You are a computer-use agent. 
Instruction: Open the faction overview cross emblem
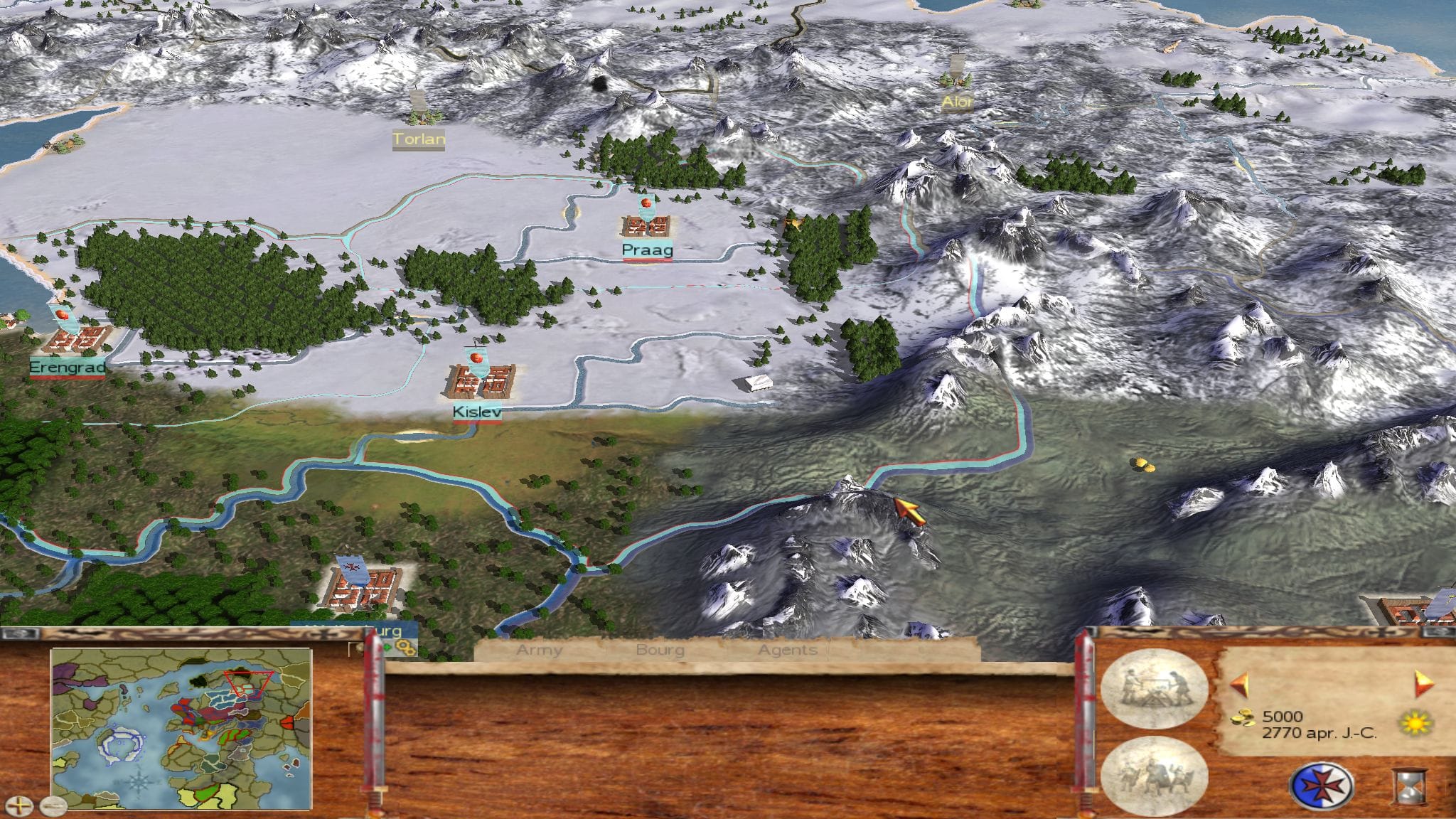pyautogui.click(x=1321, y=786)
